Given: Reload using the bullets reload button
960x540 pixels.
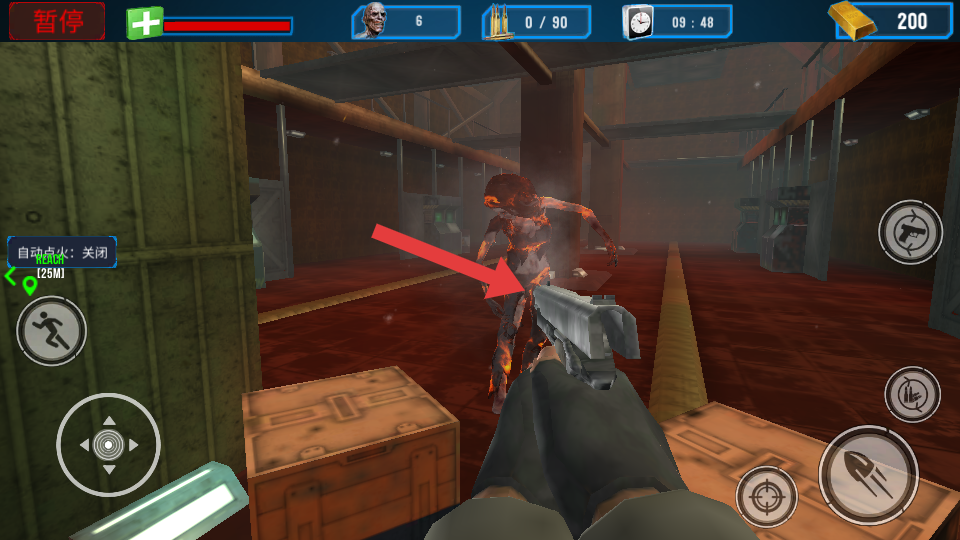Looking at the screenshot, I should click(912, 393).
